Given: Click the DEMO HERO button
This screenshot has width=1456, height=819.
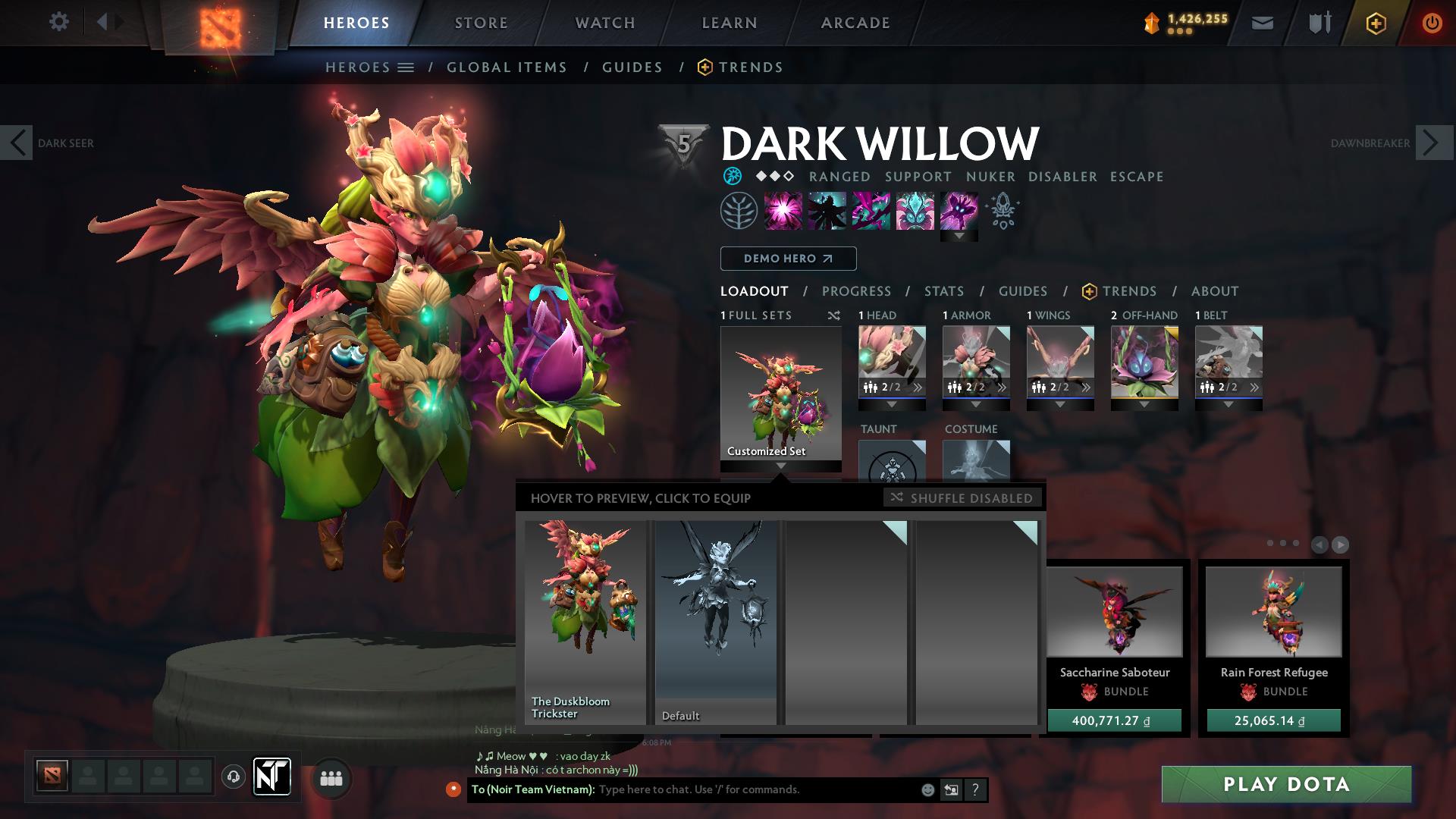Looking at the screenshot, I should pos(788,259).
